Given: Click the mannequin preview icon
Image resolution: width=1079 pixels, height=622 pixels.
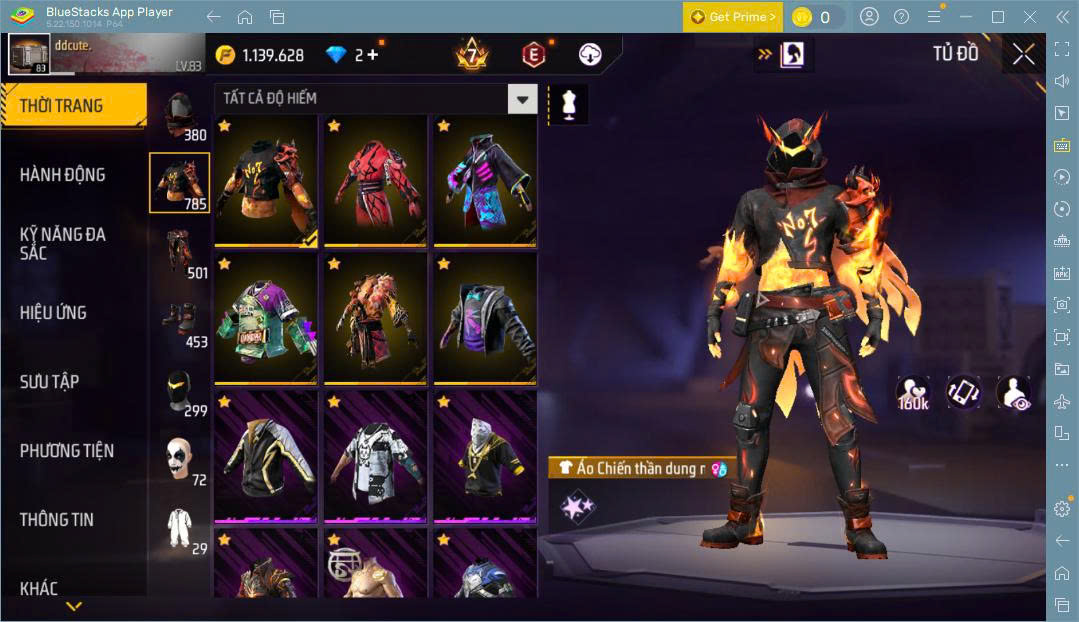Looking at the screenshot, I should [568, 105].
